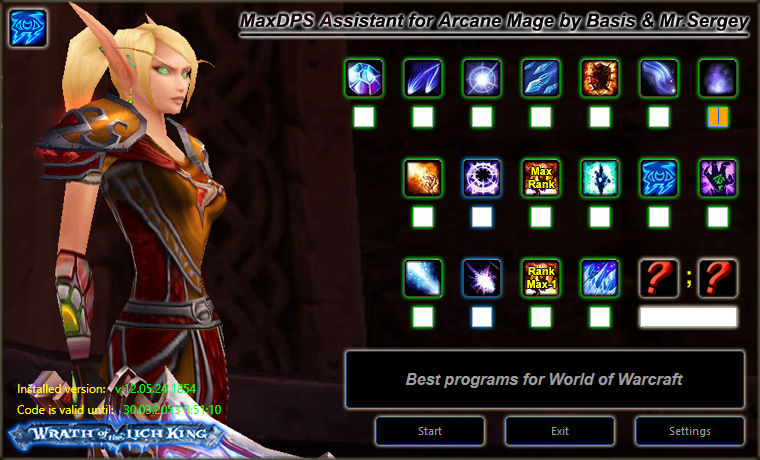Choose the Rank Max-1 icon
Screen dimensions: 760x460
[541, 278]
